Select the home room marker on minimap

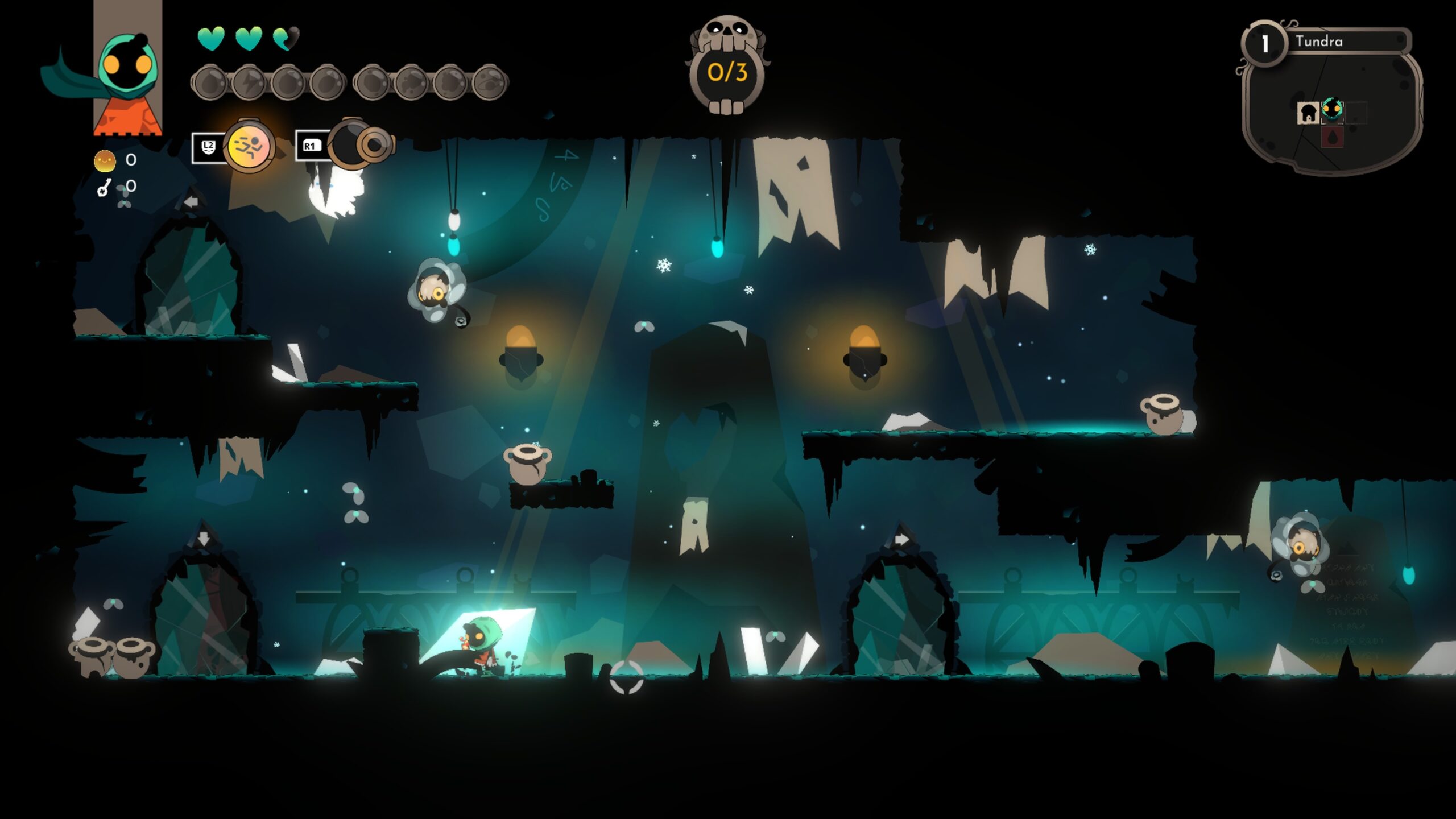1308,112
